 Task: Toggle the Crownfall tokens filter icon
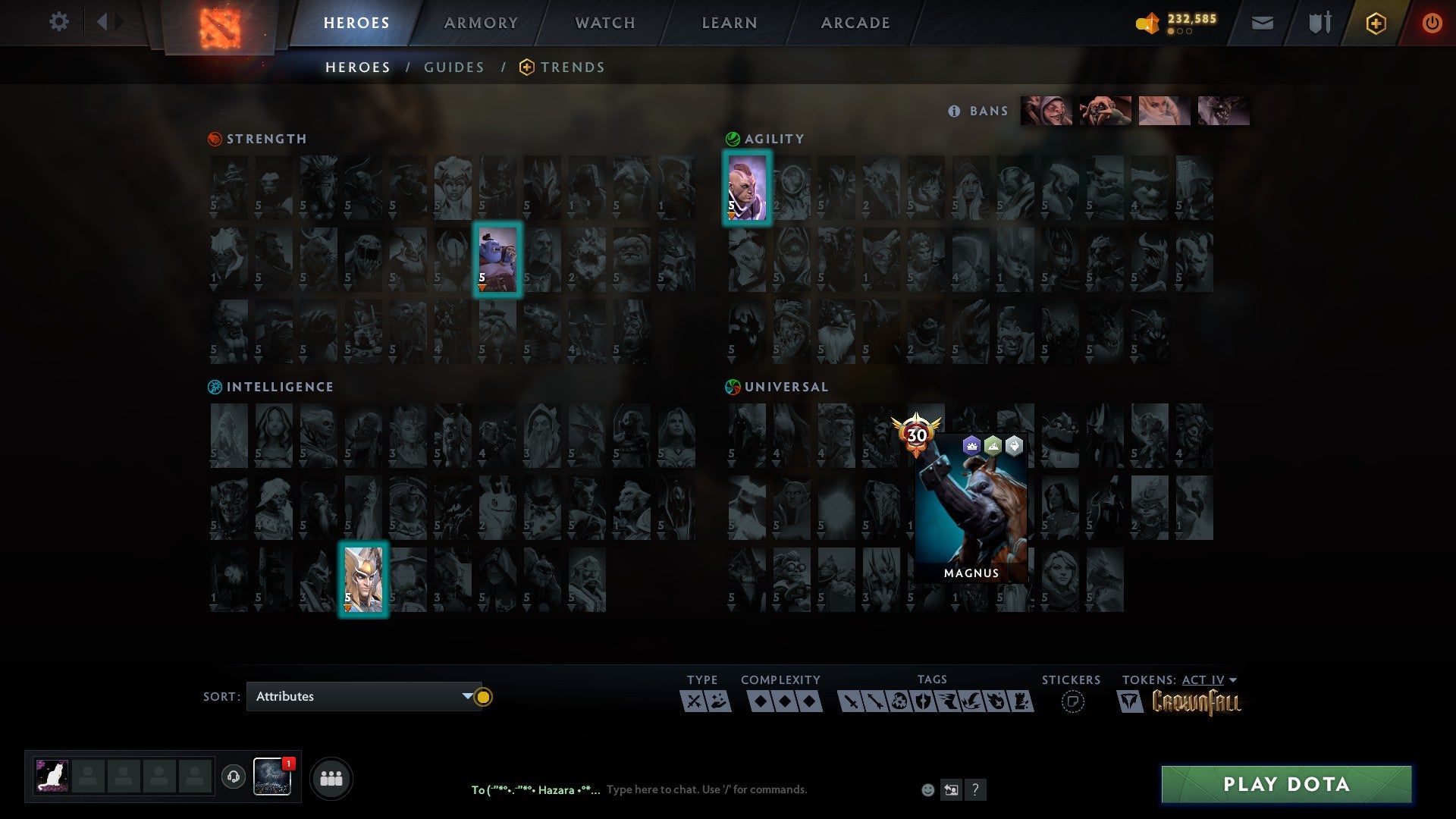click(x=1131, y=701)
